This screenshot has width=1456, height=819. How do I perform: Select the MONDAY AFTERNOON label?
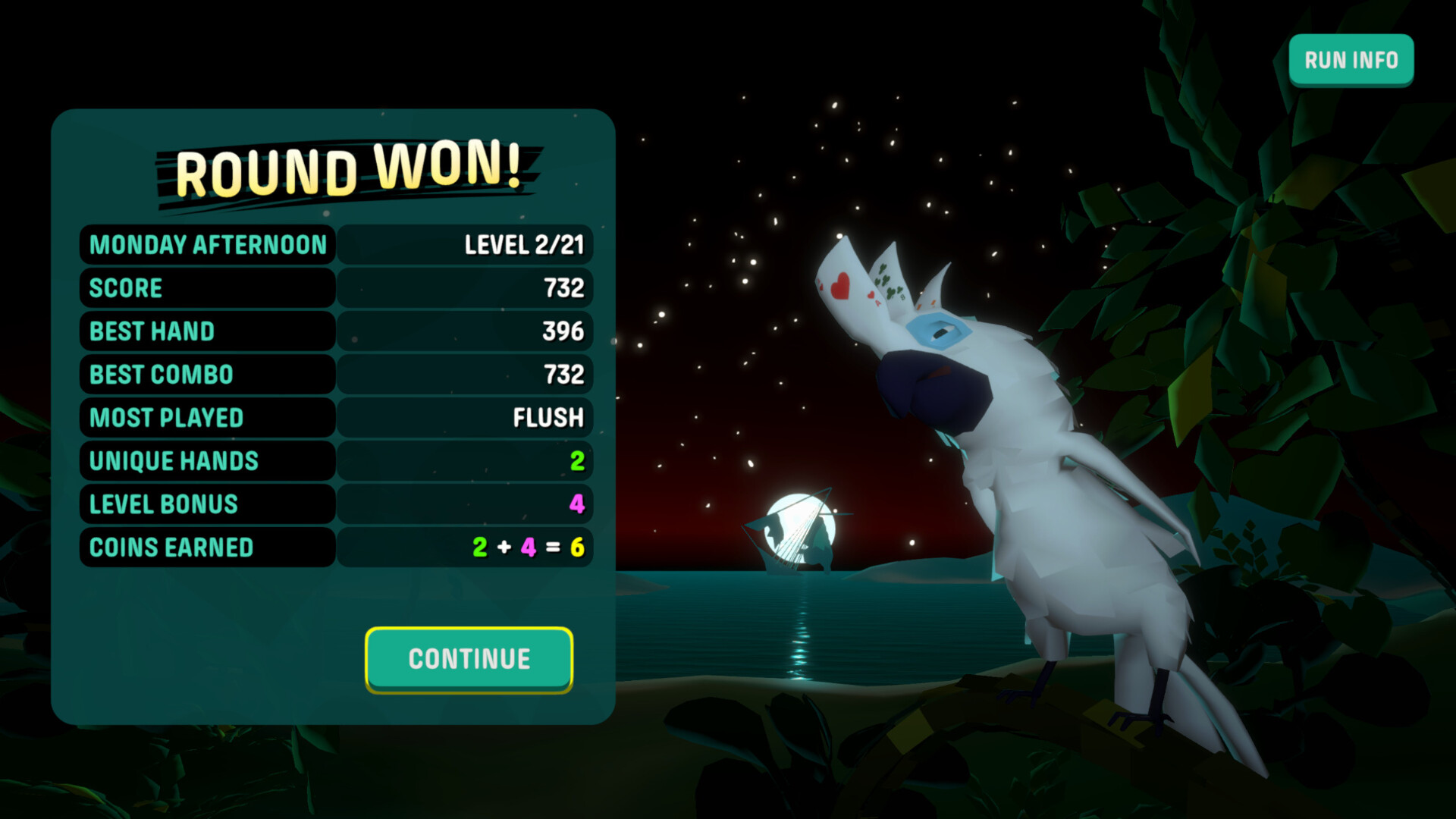tap(206, 245)
